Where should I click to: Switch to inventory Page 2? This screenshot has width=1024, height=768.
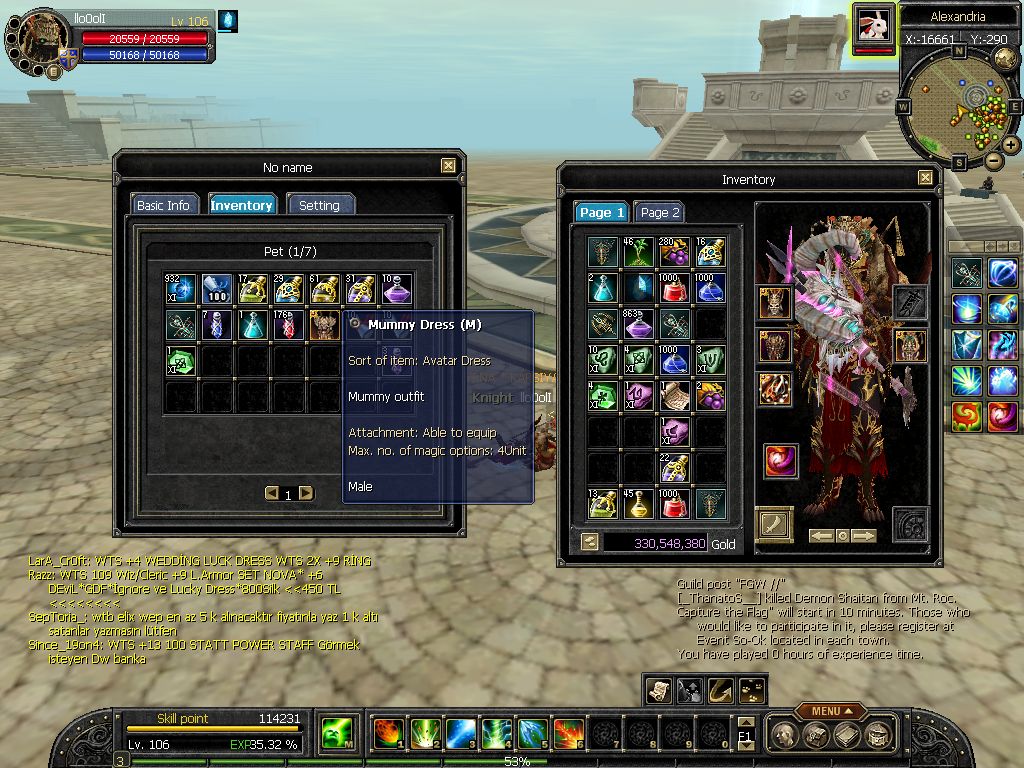point(660,212)
